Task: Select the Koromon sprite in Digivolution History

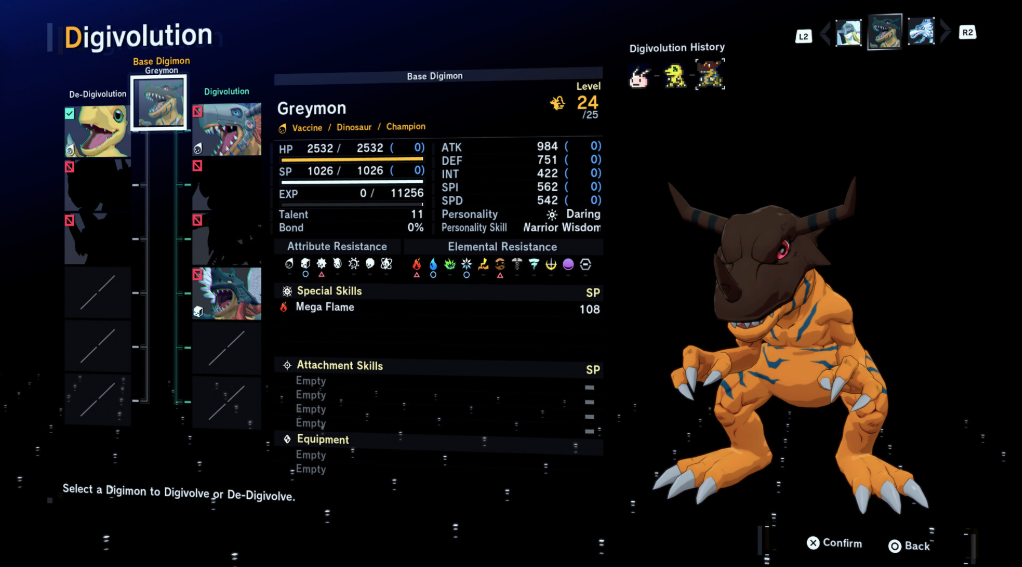Action: (639, 74)
